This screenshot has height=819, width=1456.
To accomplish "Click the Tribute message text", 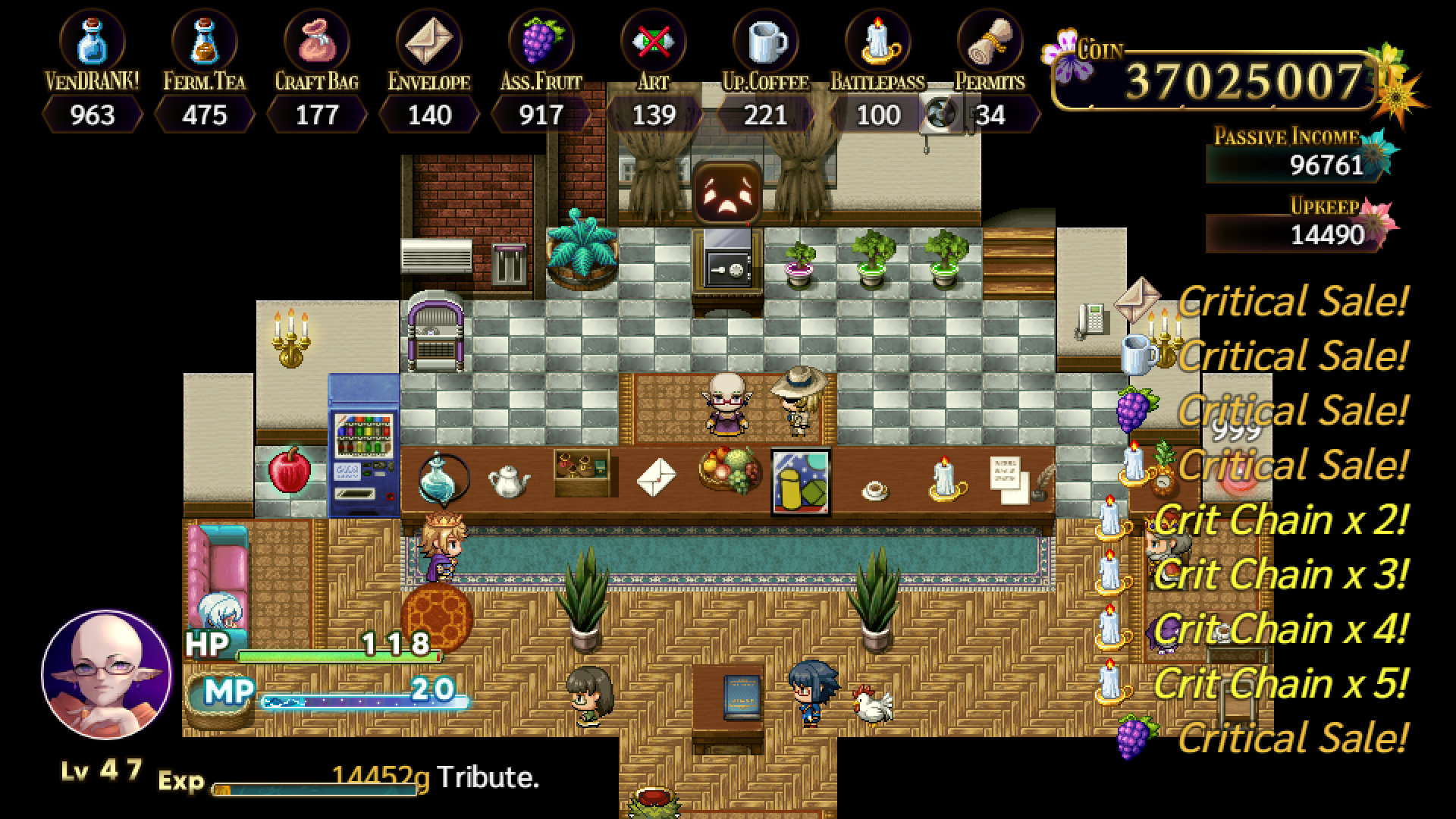I will point(489,778).
